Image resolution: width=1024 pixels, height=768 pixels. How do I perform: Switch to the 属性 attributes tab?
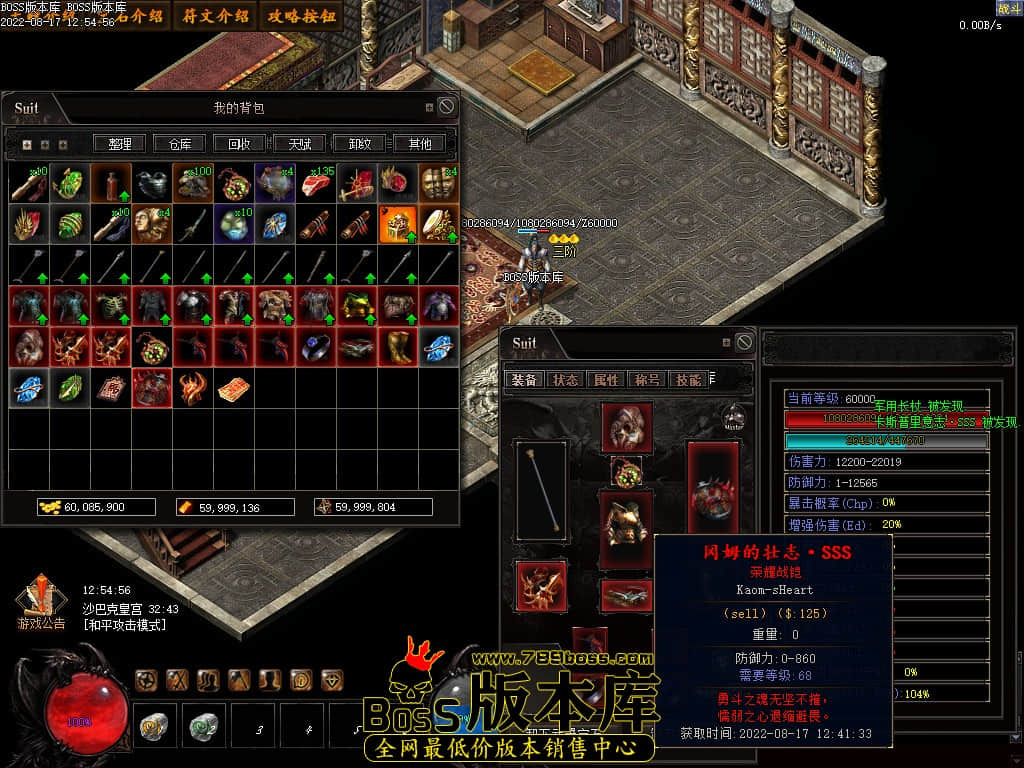[606, 380]
